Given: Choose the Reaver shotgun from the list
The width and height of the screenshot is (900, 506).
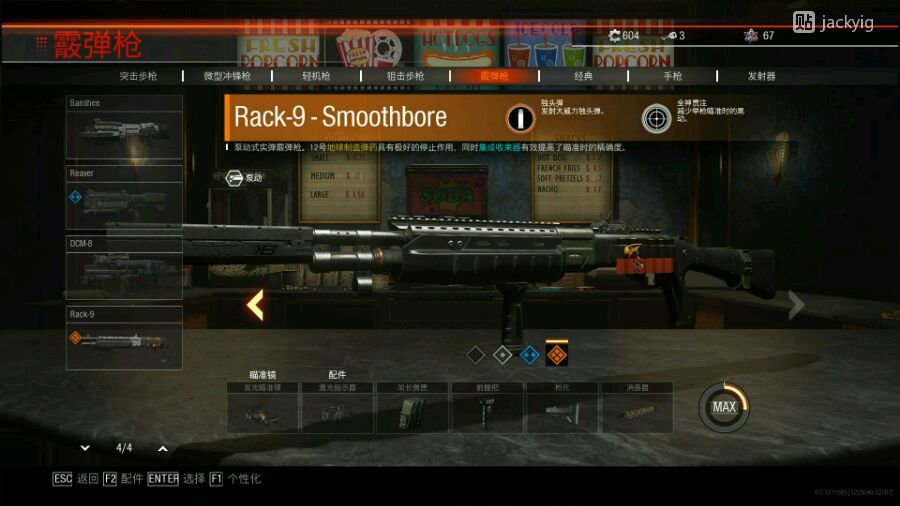Looking at the screenshot, I should click(124, 197).
